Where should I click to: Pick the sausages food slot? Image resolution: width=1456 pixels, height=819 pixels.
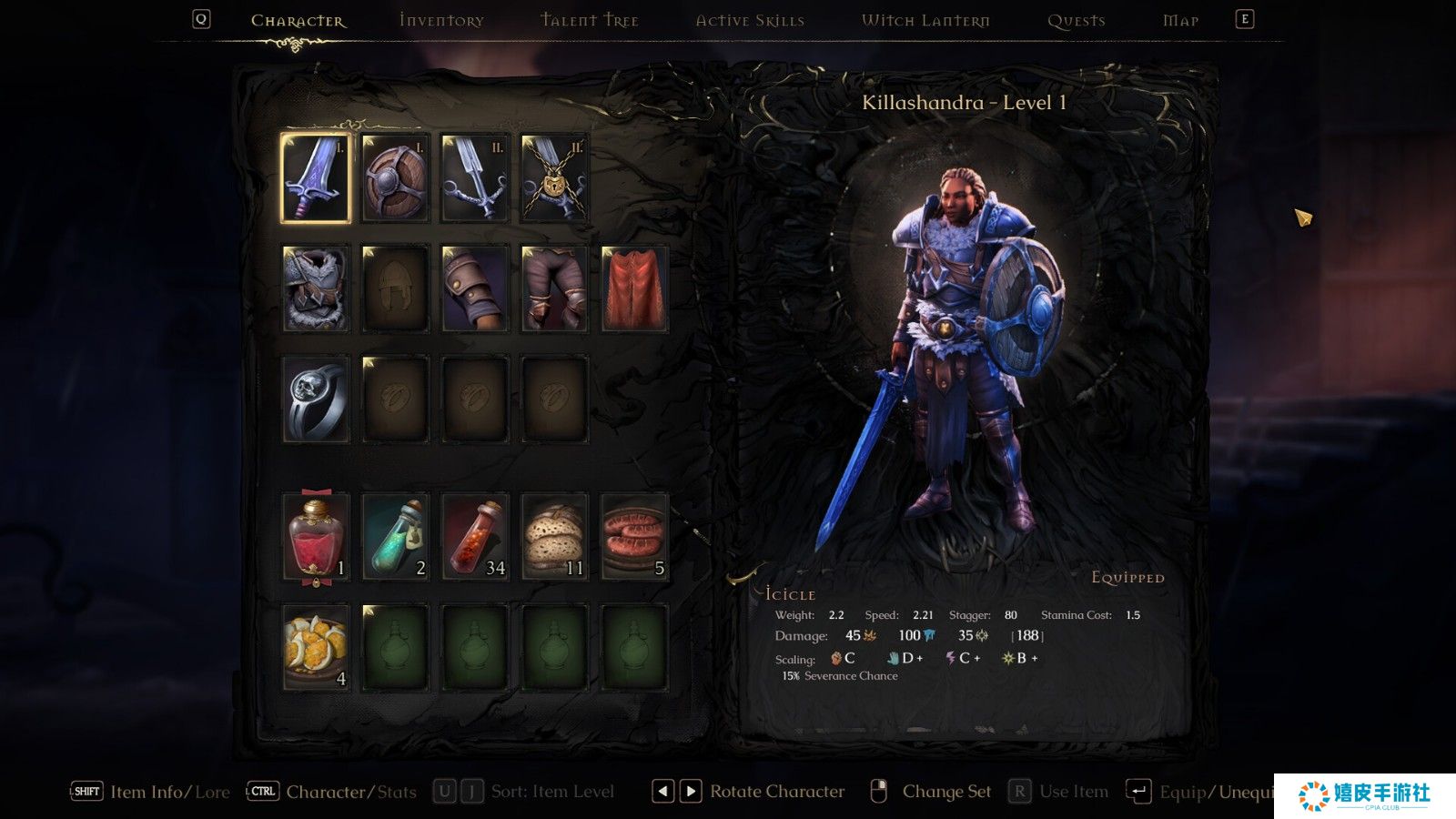[634, 537]
